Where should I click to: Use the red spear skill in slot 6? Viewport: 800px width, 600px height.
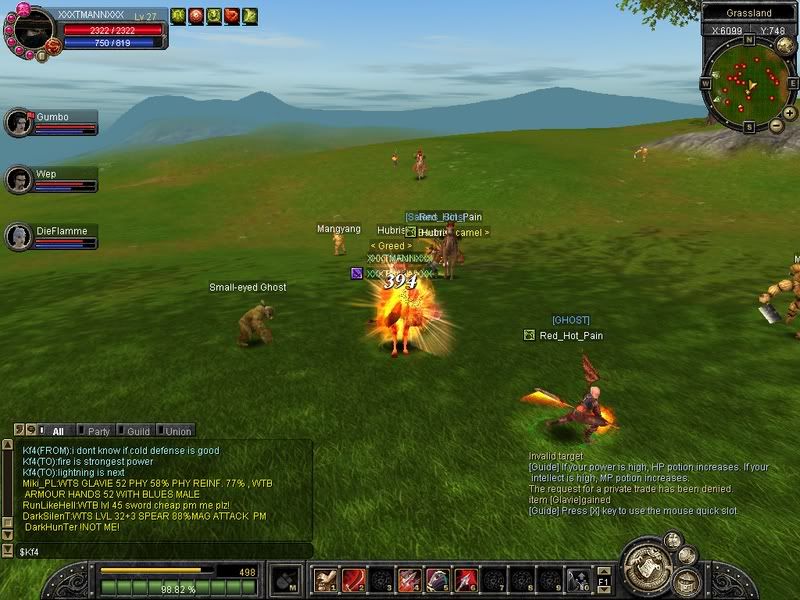pyautogui.click(x=466, y=580)
